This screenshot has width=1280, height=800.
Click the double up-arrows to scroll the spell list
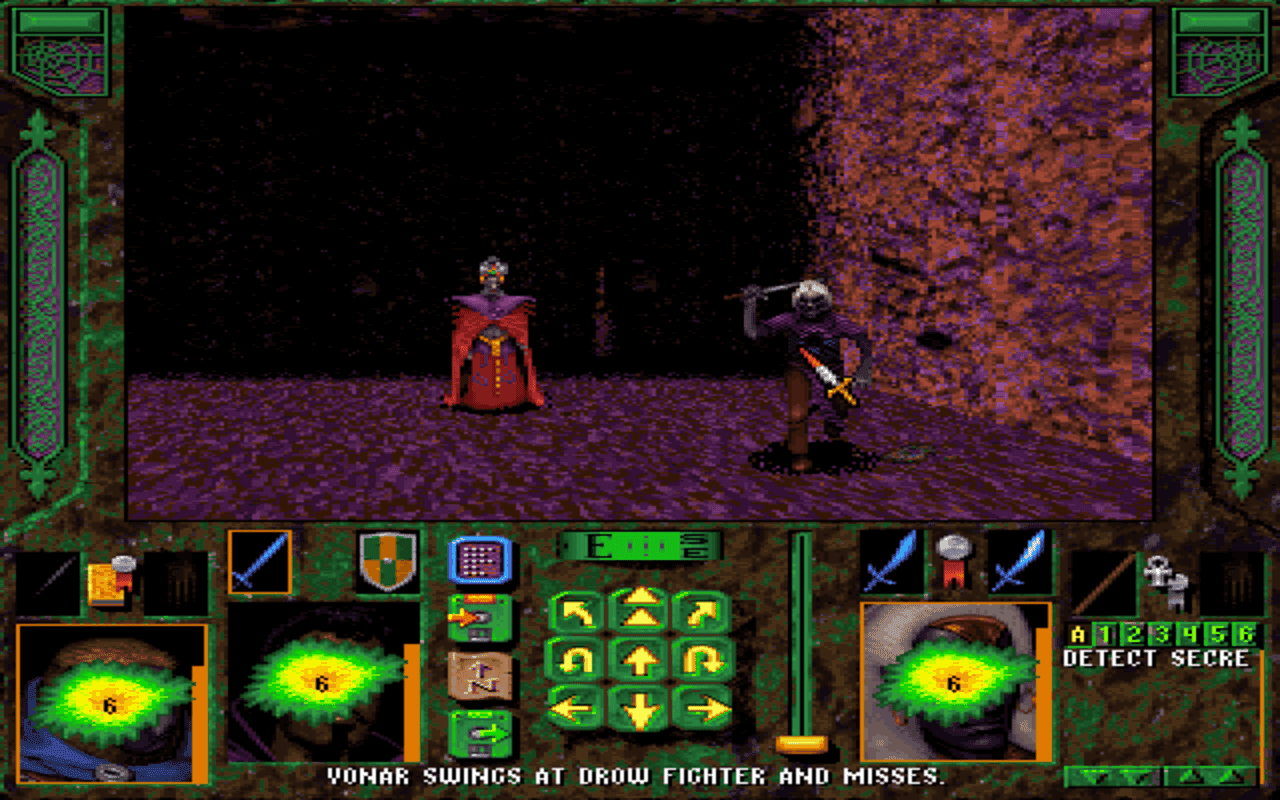pos(1210,775)
